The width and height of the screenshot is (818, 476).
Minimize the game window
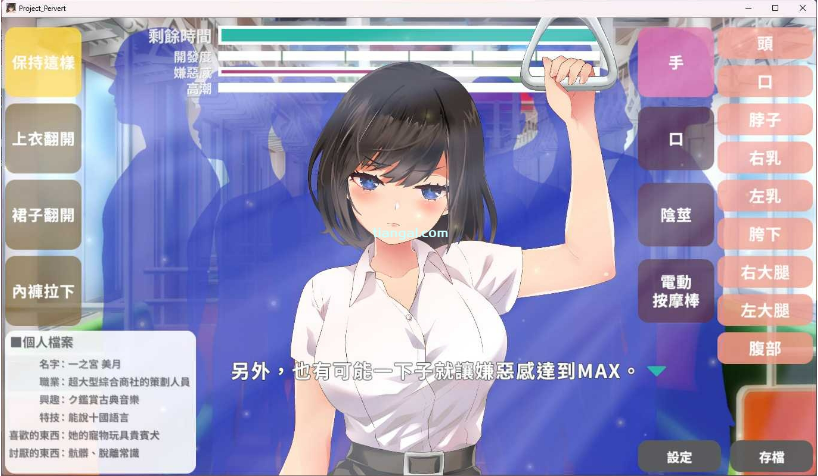[x=747, y=7]
